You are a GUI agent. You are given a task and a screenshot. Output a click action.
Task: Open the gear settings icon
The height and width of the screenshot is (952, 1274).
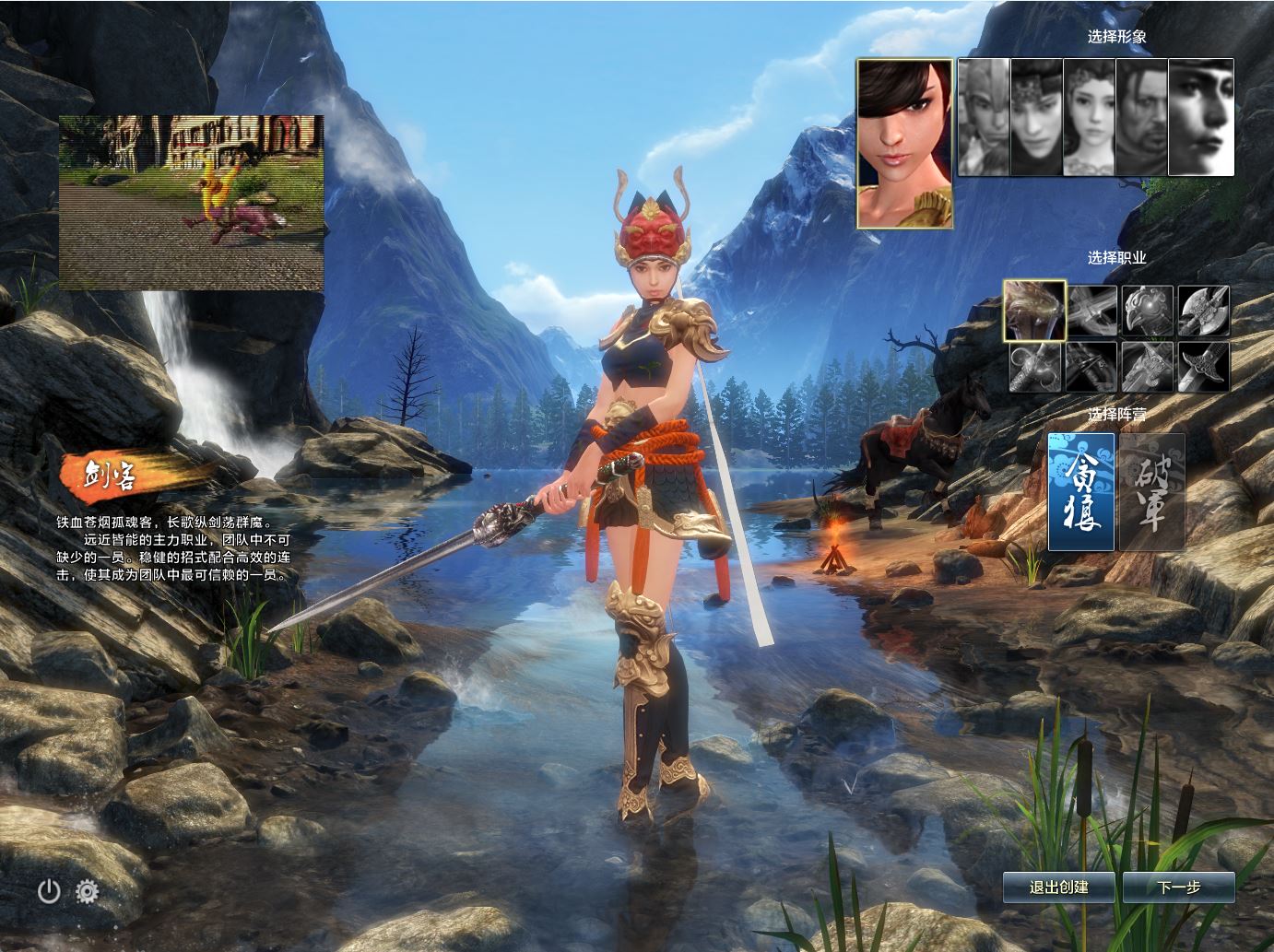pyautogui.click(x=88, y=890)
